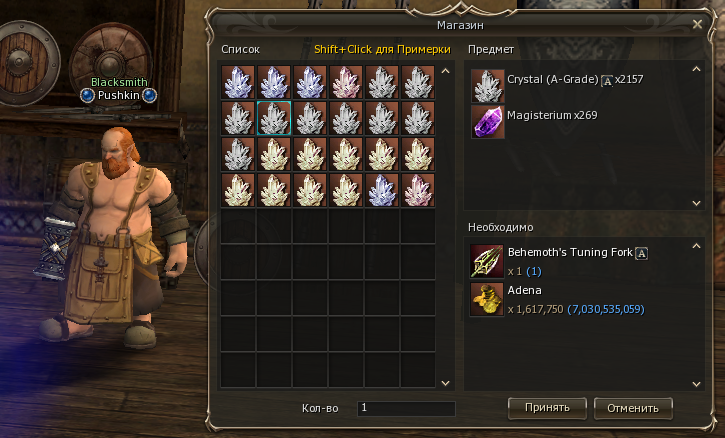Viewport: 725px width, 438px height.
Task: Click the Crystal (A-Grade) reward icon
Action: pos(488,86)
